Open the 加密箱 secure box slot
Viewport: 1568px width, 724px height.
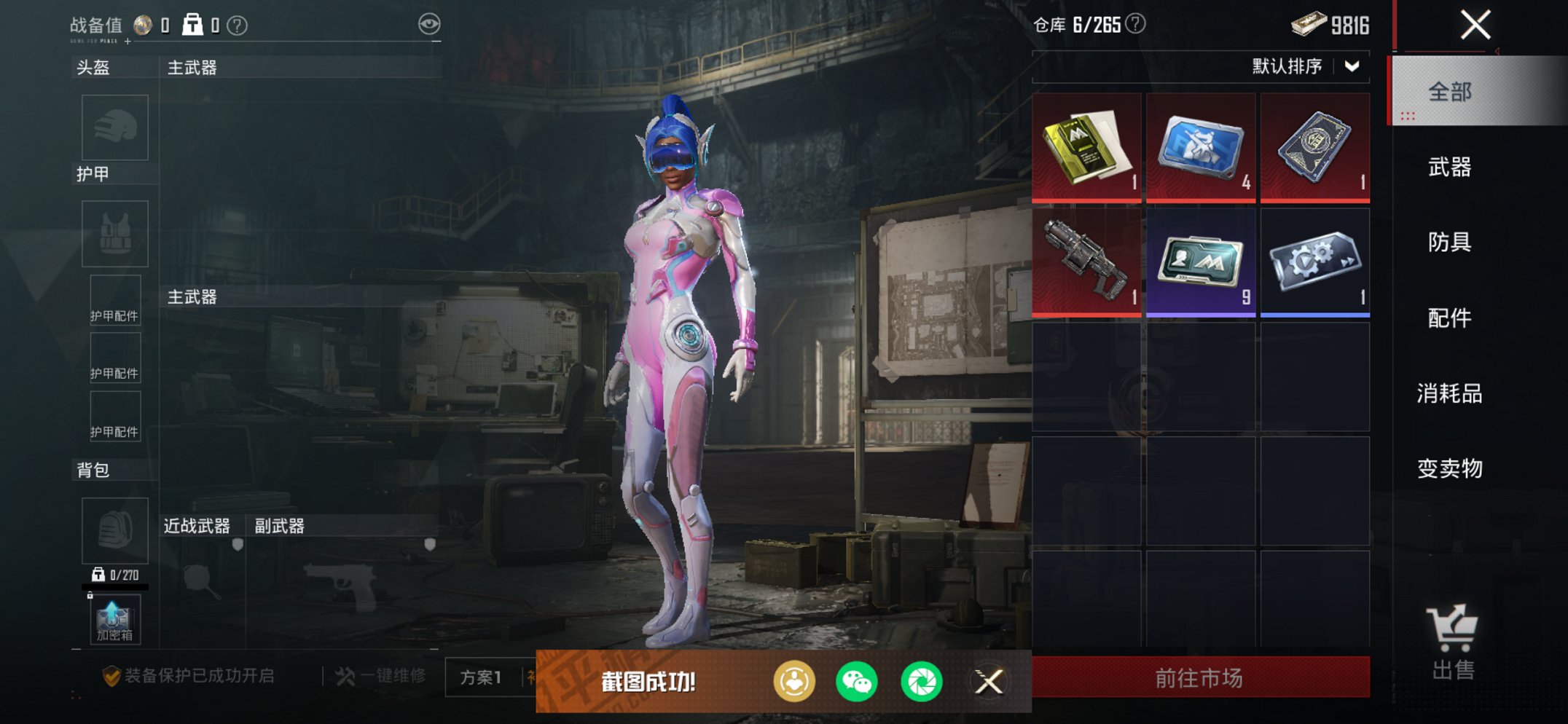coord(115,620)
